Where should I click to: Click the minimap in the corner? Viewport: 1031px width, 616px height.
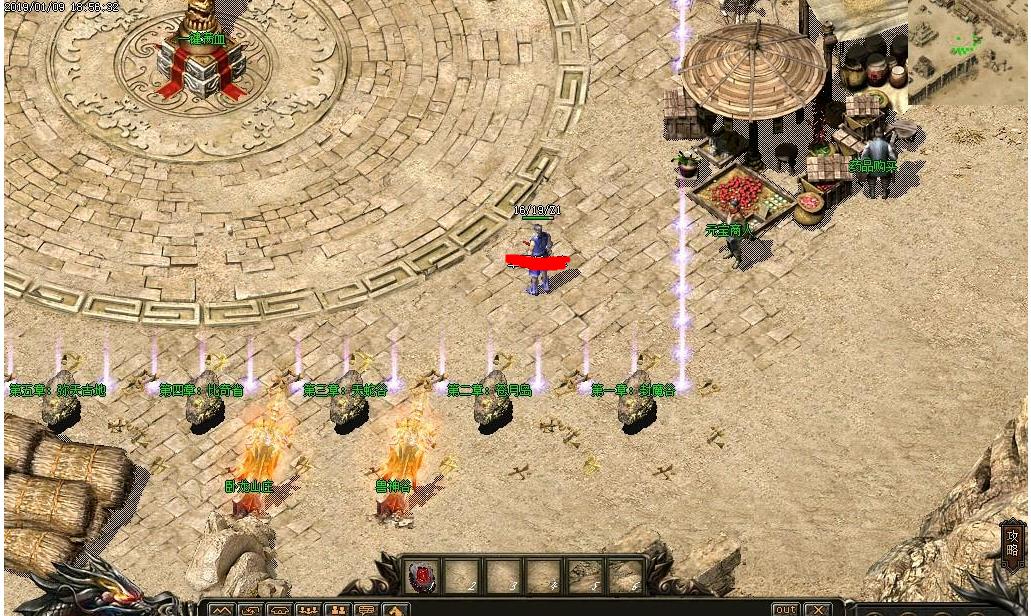(x=966, y=48)
